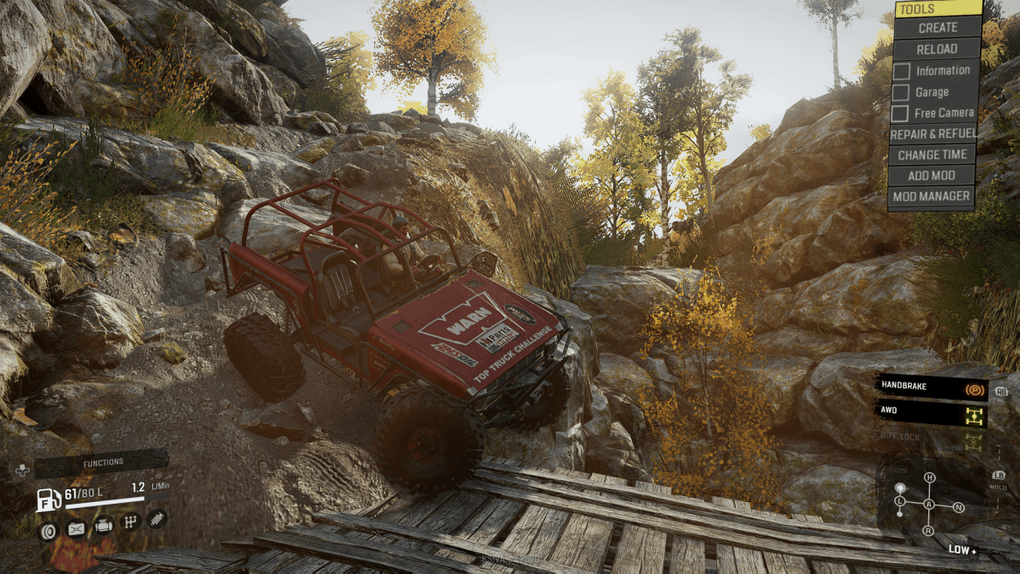This screenshot has height=574, width=1020.
Task: Select the engine status icon
Action: (103, 525)
